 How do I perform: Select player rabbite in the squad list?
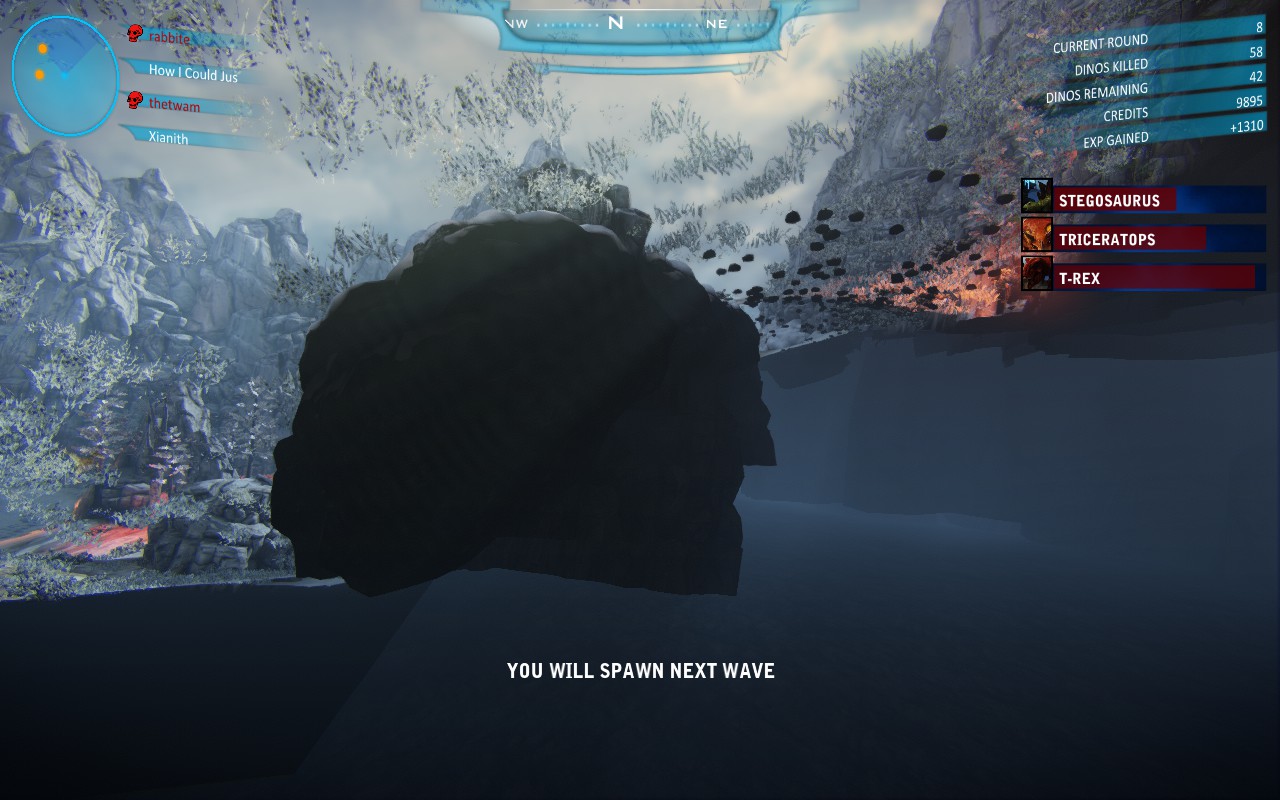pyautogui.click(x=169, y=38)
